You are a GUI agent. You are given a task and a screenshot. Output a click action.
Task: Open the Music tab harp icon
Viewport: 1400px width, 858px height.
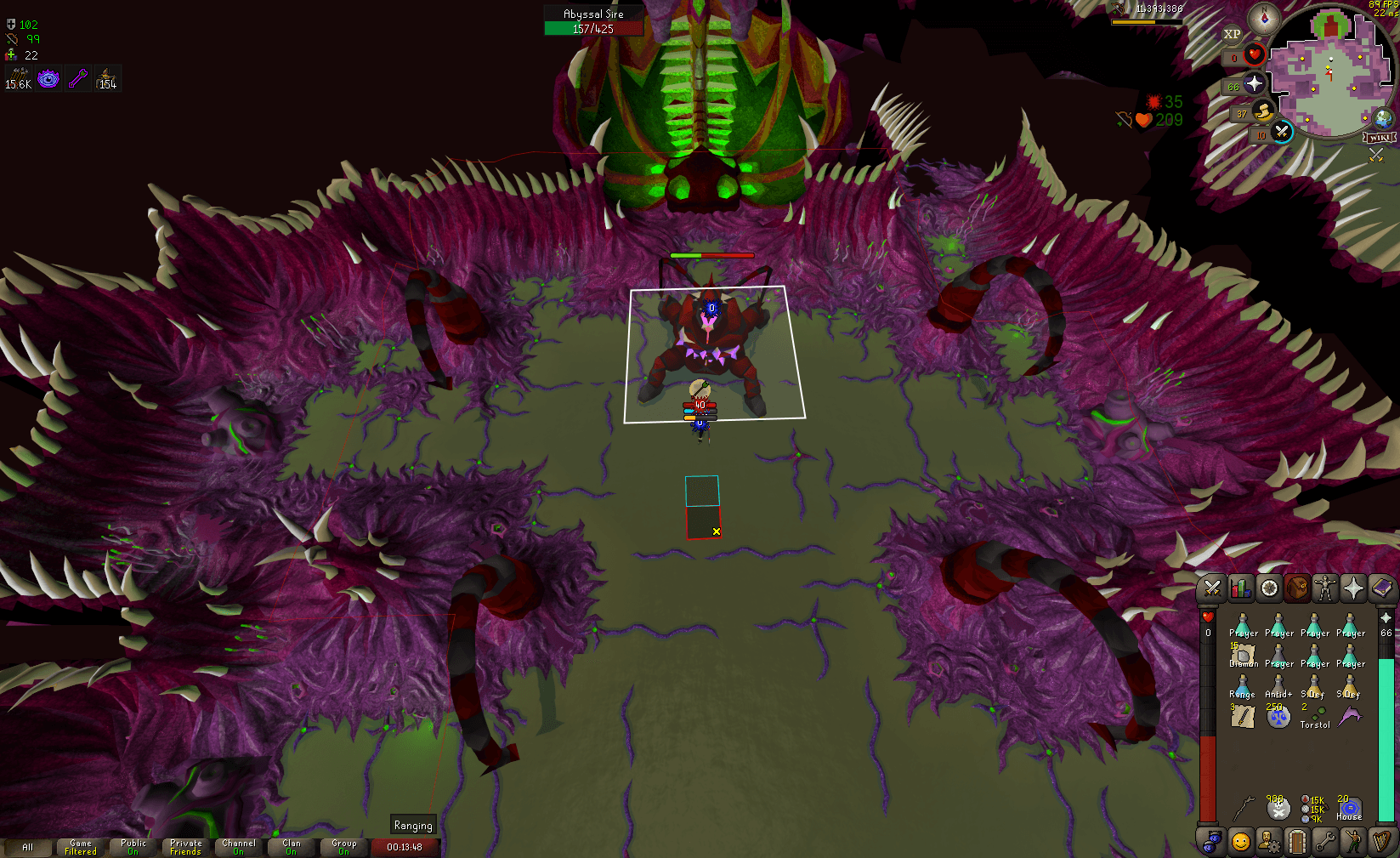1382,842
